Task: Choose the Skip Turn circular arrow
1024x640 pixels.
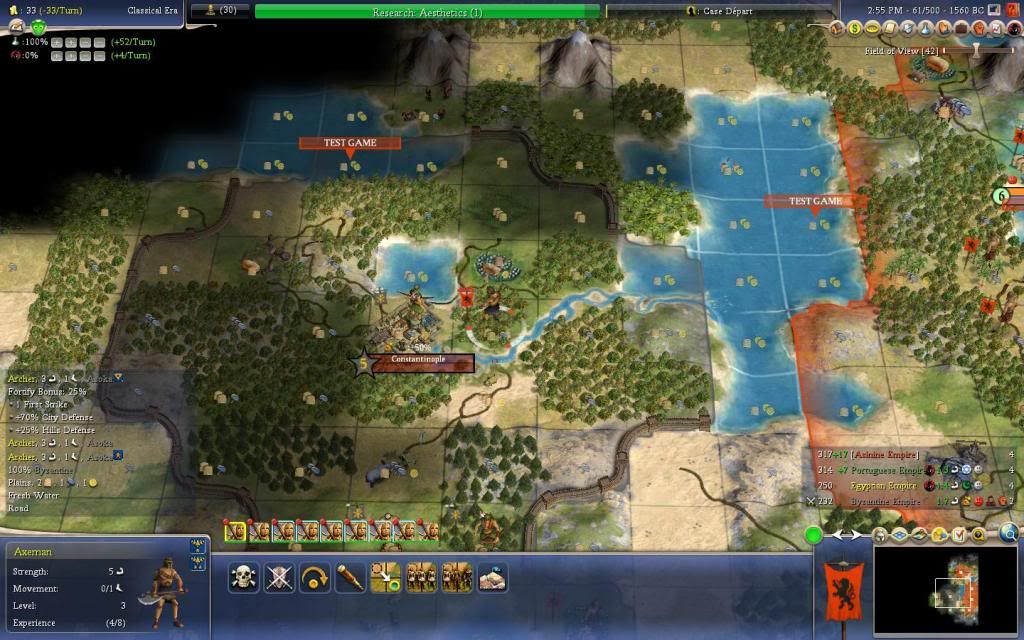Action: [314, 578]
